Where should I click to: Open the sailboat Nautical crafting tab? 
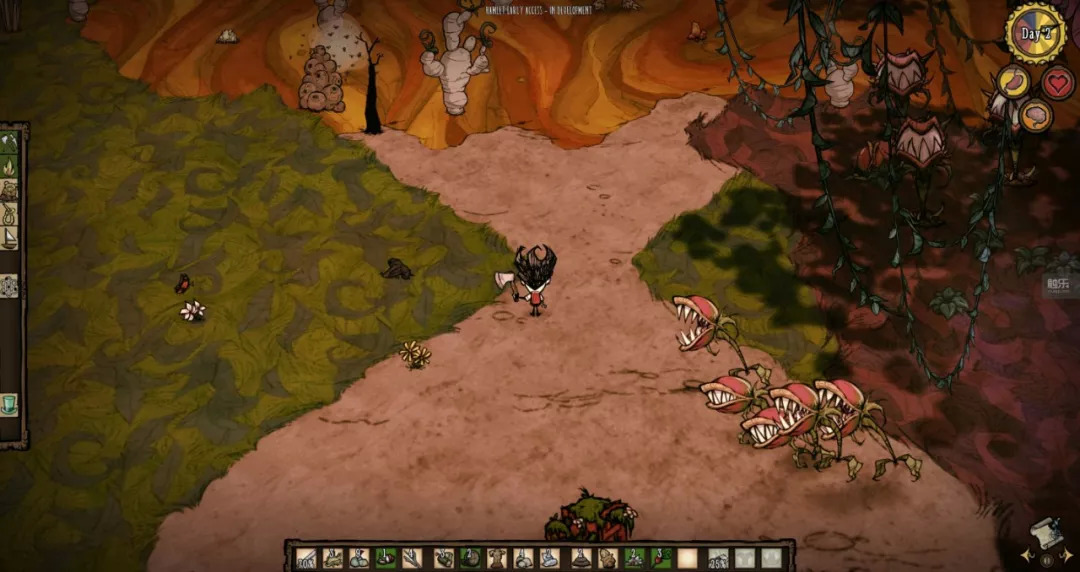point(10,238)
